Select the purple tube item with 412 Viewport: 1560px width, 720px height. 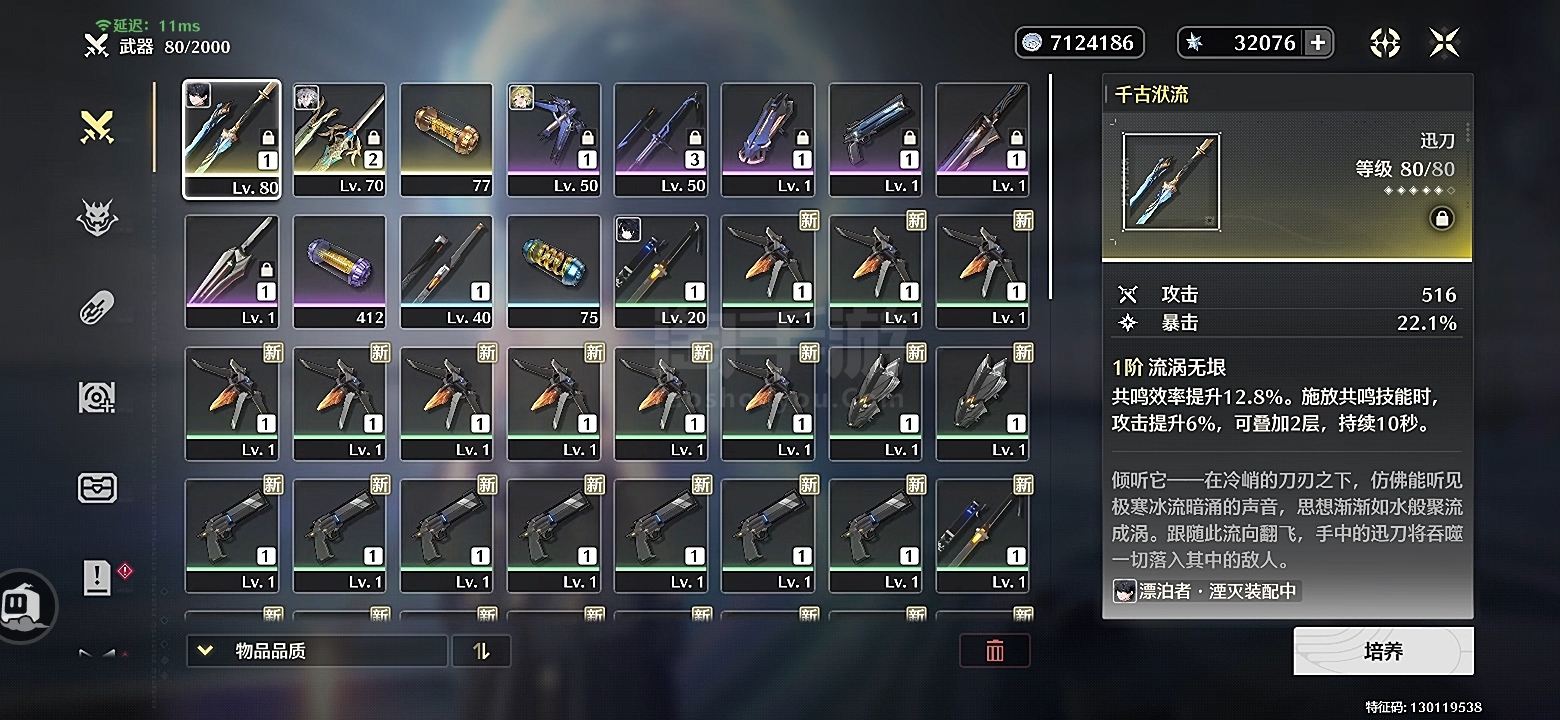coord(339,271)
